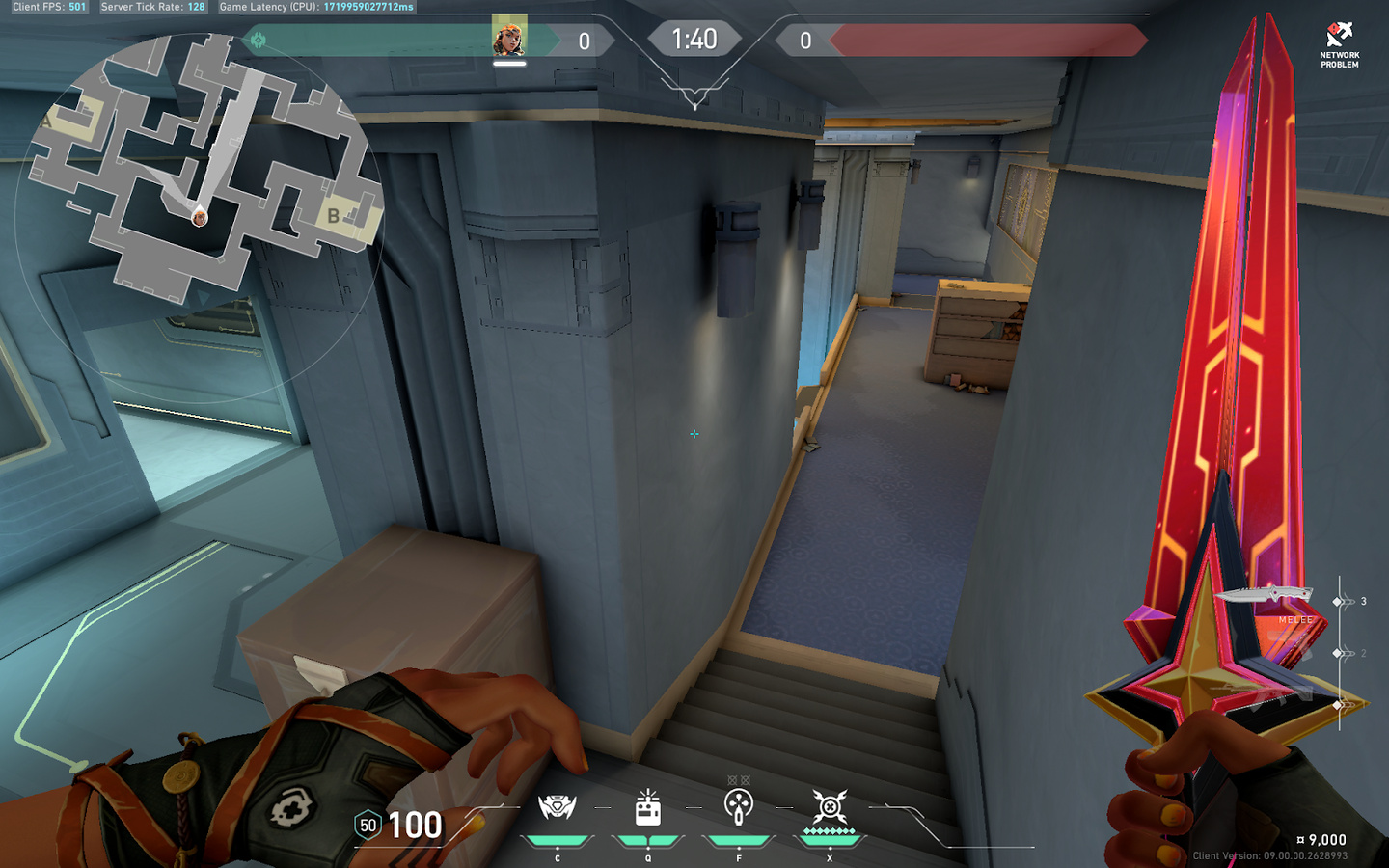Activate the Boom Bot ability
Screen dimensions: 1389x868
[557, 808]
